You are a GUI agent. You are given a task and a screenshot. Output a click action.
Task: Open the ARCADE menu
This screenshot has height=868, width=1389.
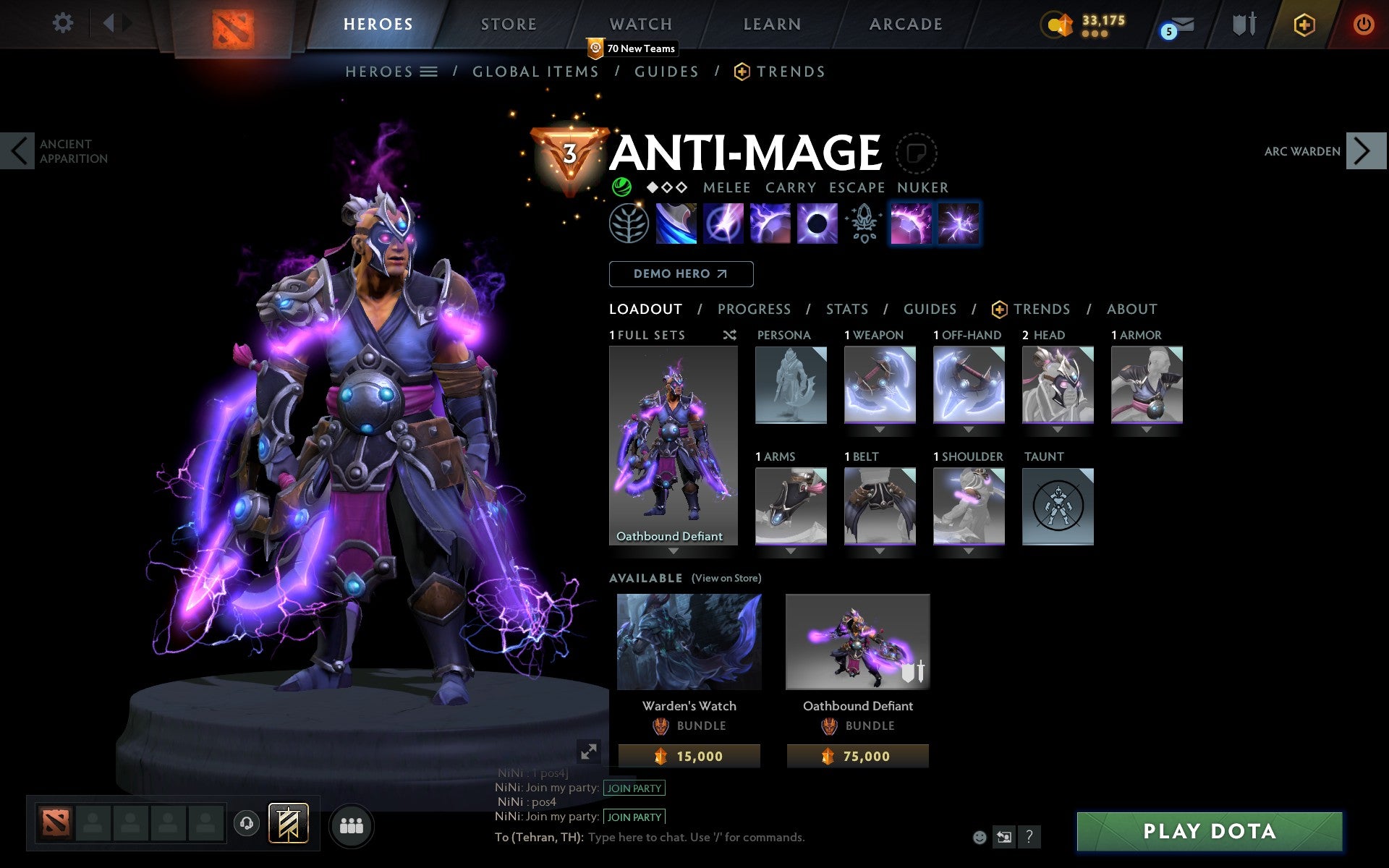click(x=904, y=23)
